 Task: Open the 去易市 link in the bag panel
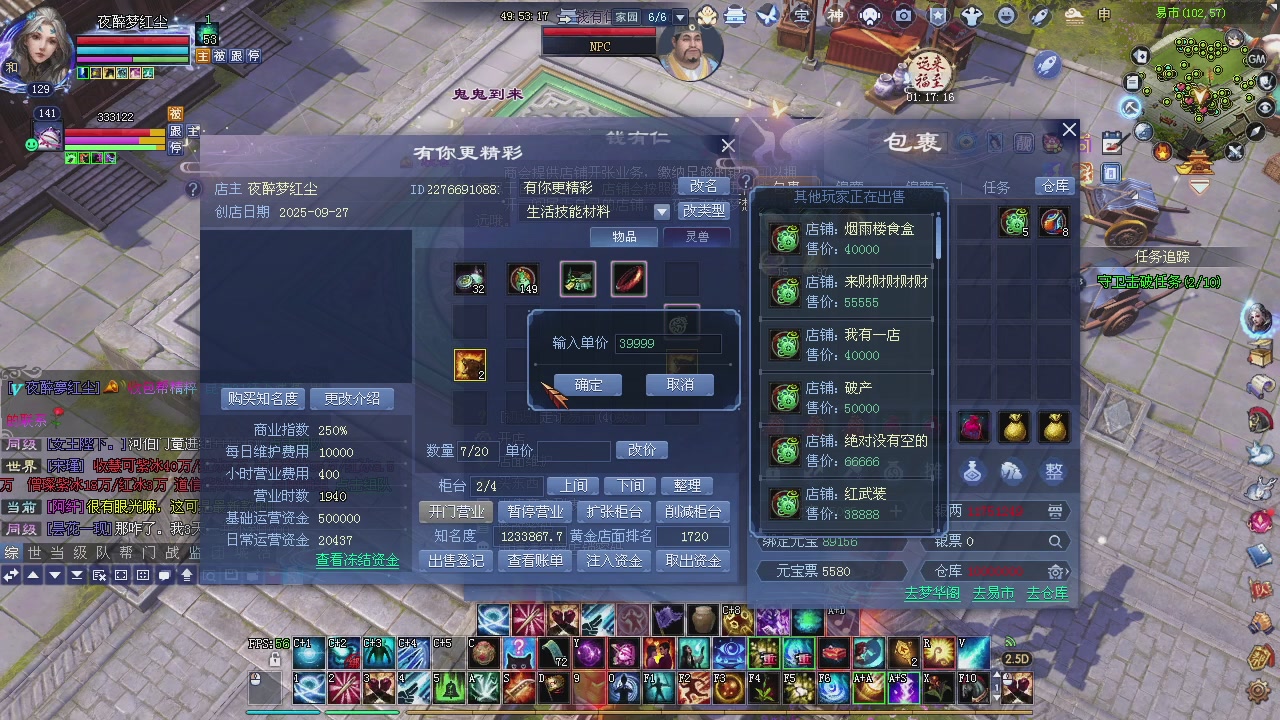click(x=992, y=592)
